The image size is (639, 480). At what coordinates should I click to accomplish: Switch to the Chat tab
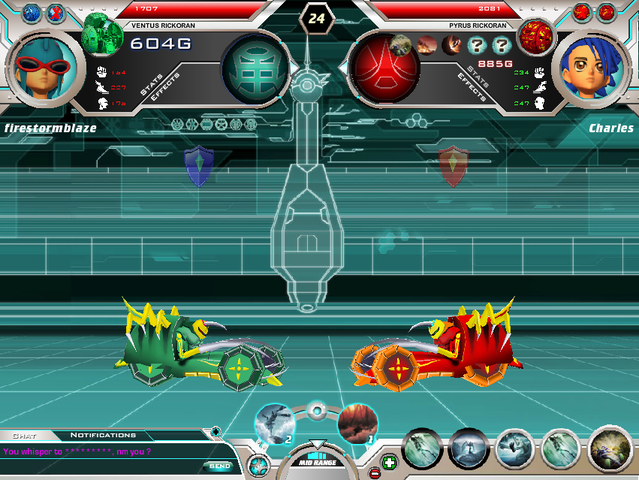click(24, 436)
